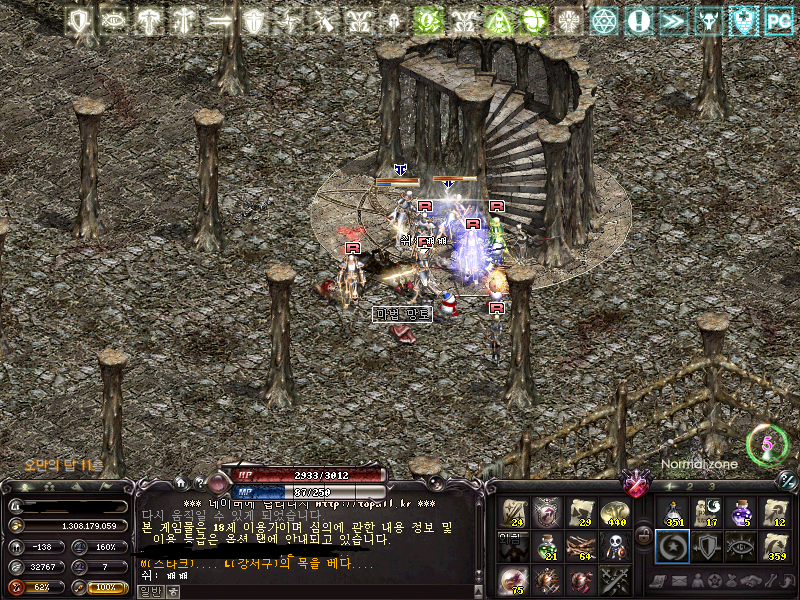Activate the shield with arrows skill
Screen dimensions: 800x600
click(x=707, y=547)
